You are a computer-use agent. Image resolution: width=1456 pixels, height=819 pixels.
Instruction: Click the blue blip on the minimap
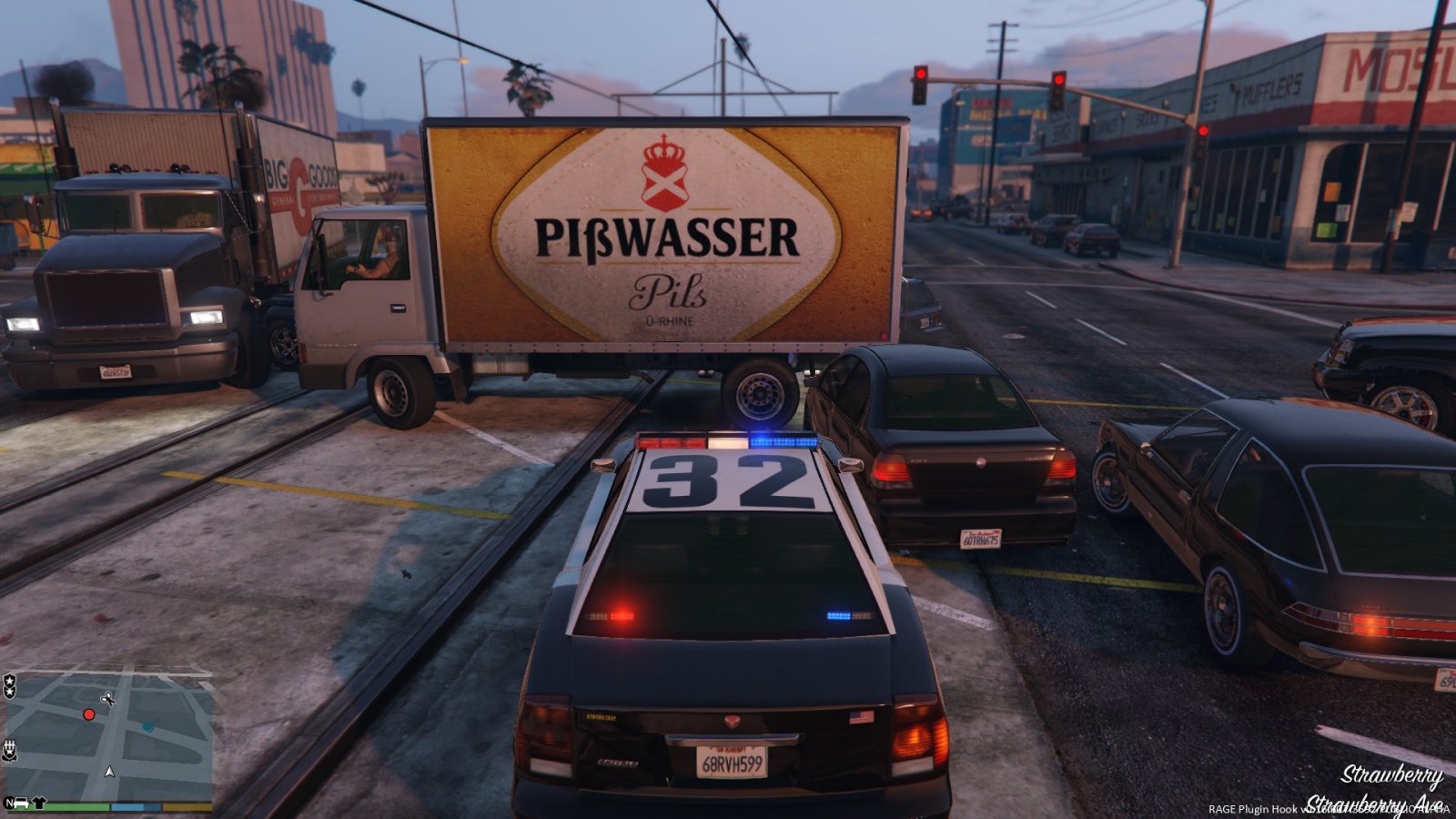coord(147,727)
